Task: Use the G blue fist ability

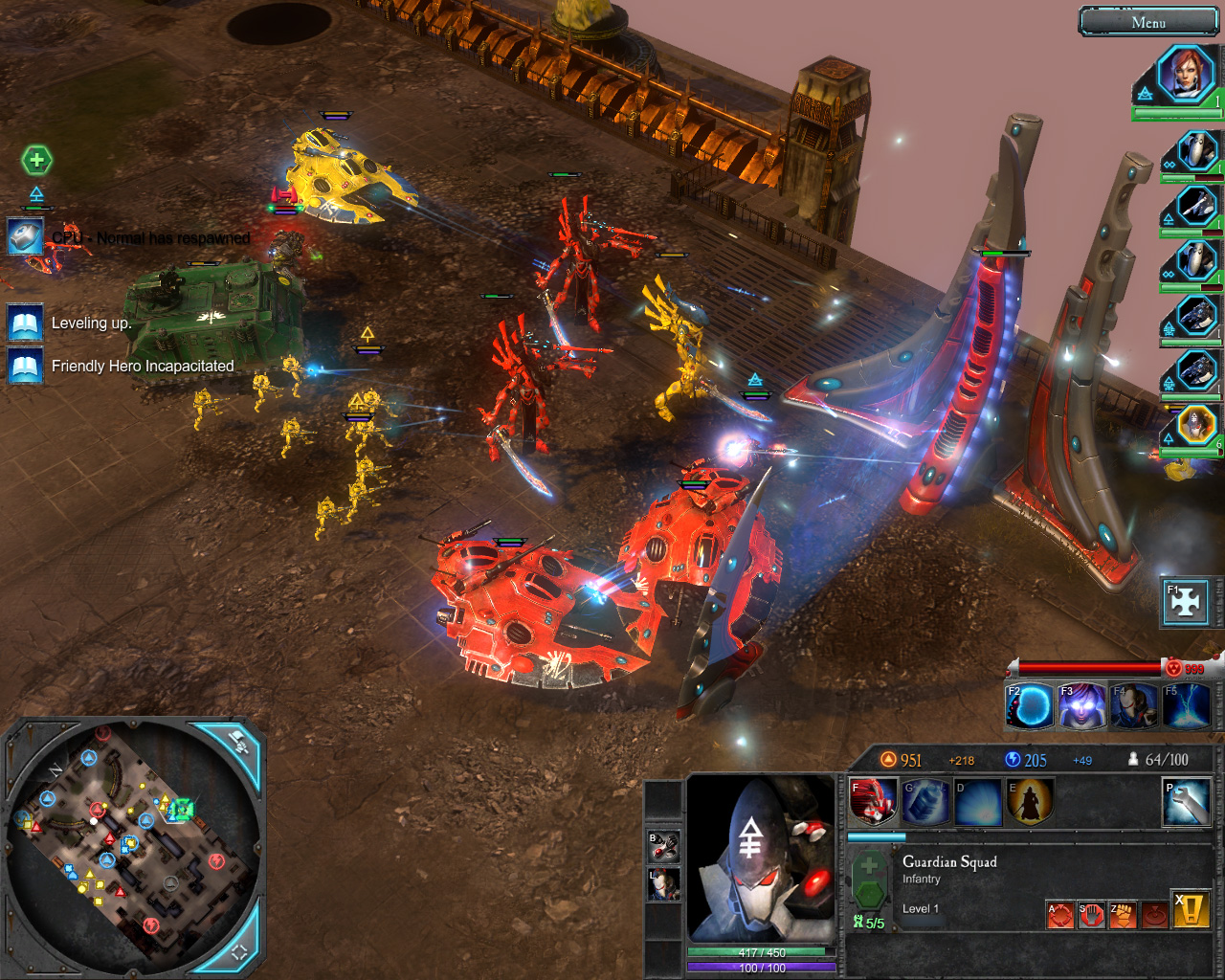Action: point(924,802)
